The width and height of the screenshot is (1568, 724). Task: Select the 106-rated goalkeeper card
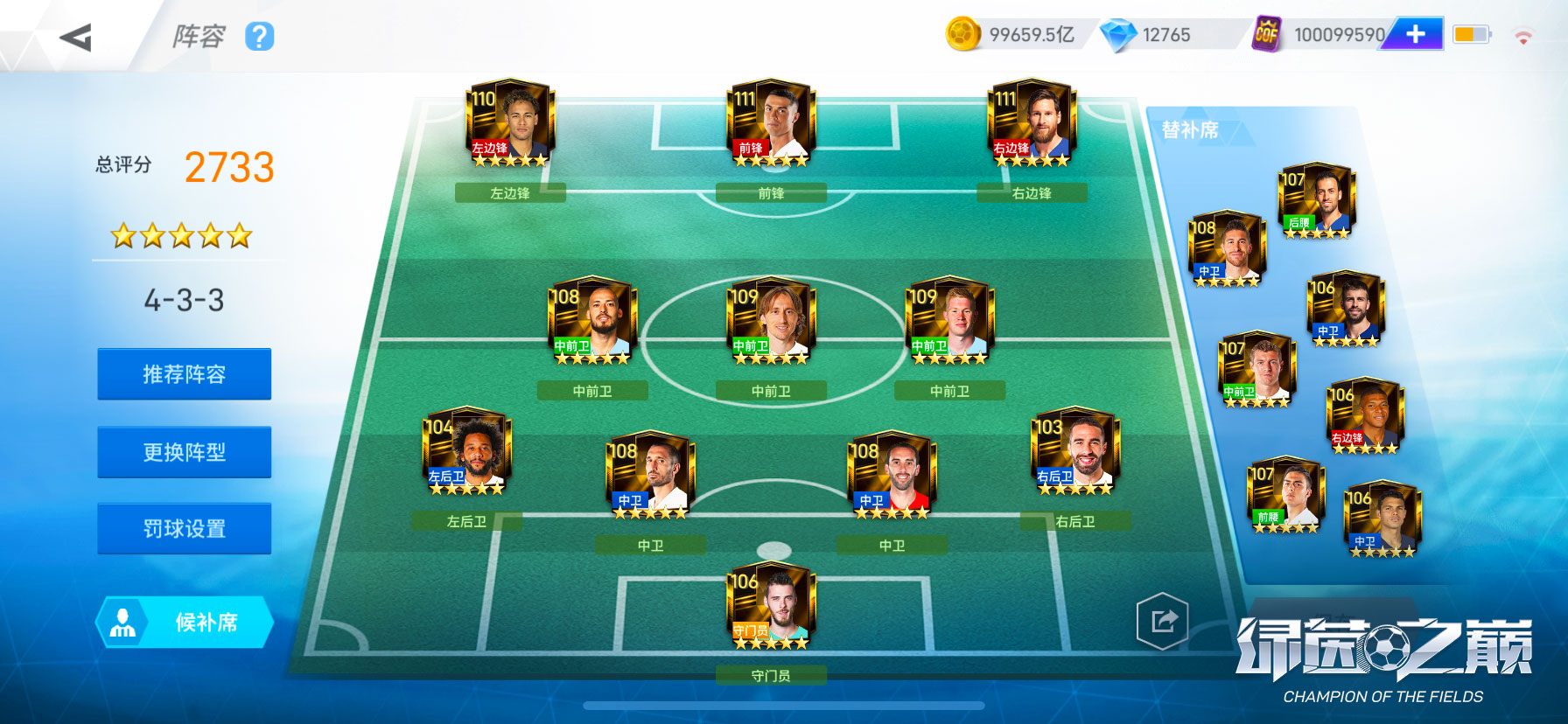[x=770, y=607]
